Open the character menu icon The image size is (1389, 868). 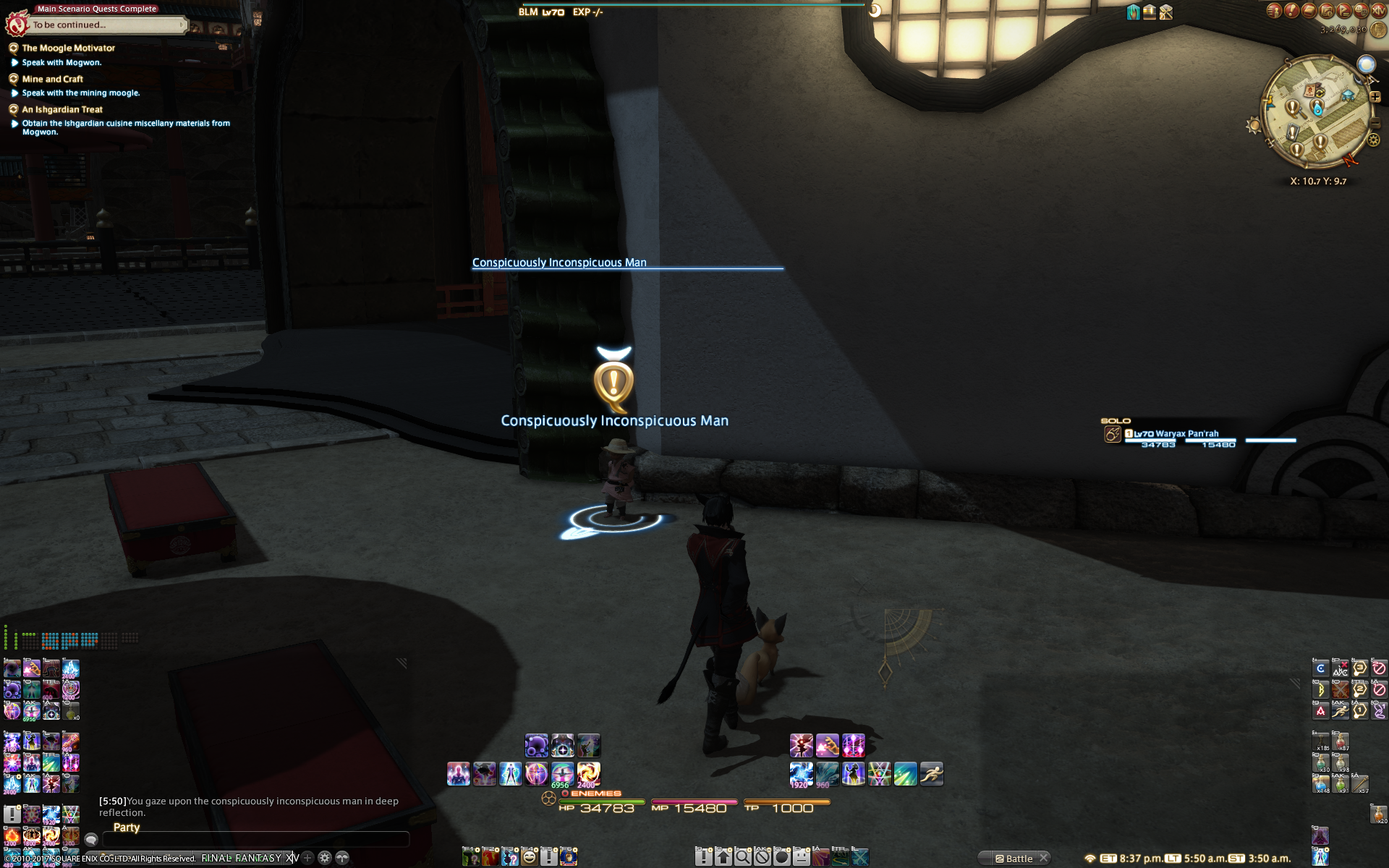(x=1274, y=10)
